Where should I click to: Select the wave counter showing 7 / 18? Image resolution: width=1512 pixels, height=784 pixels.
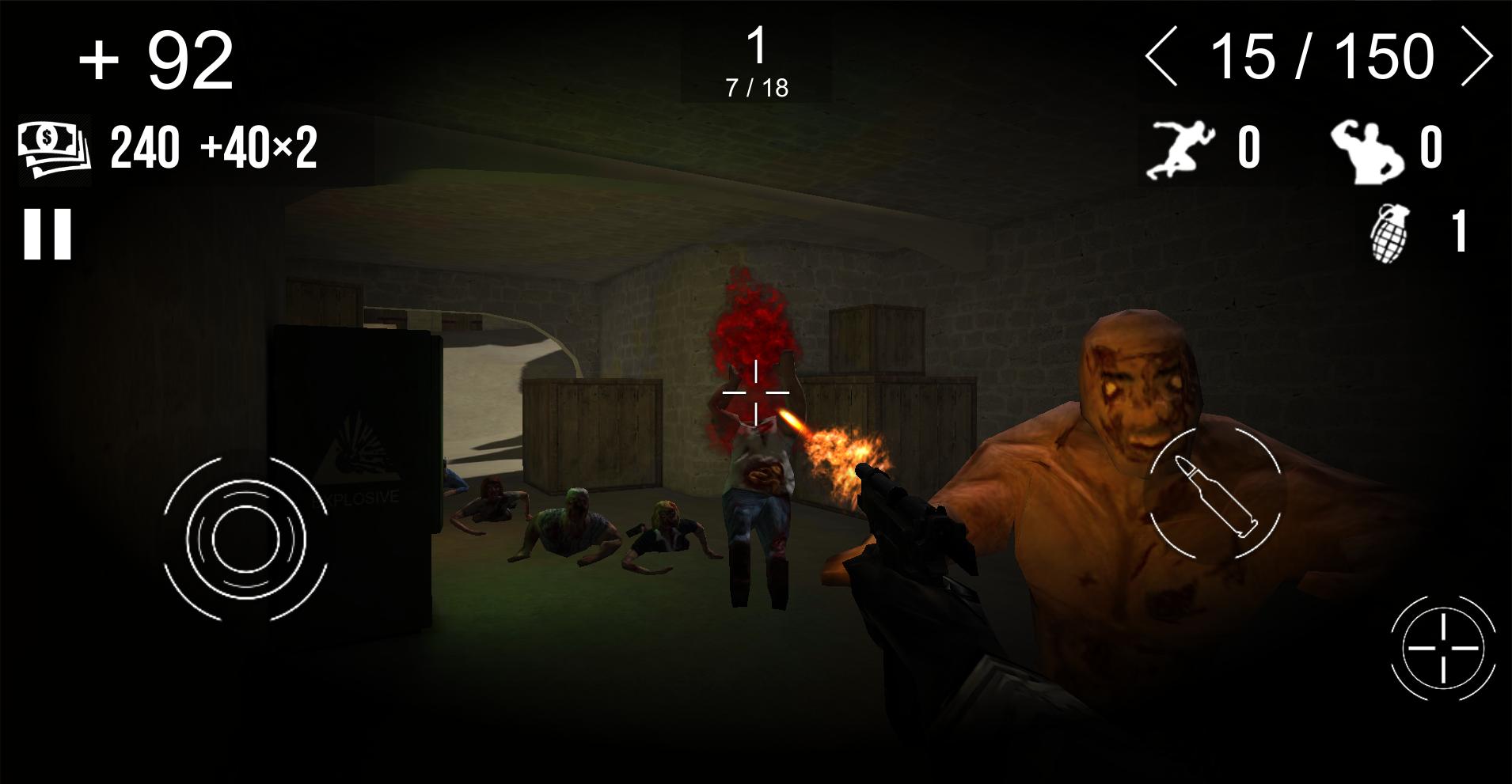[757, 85]
